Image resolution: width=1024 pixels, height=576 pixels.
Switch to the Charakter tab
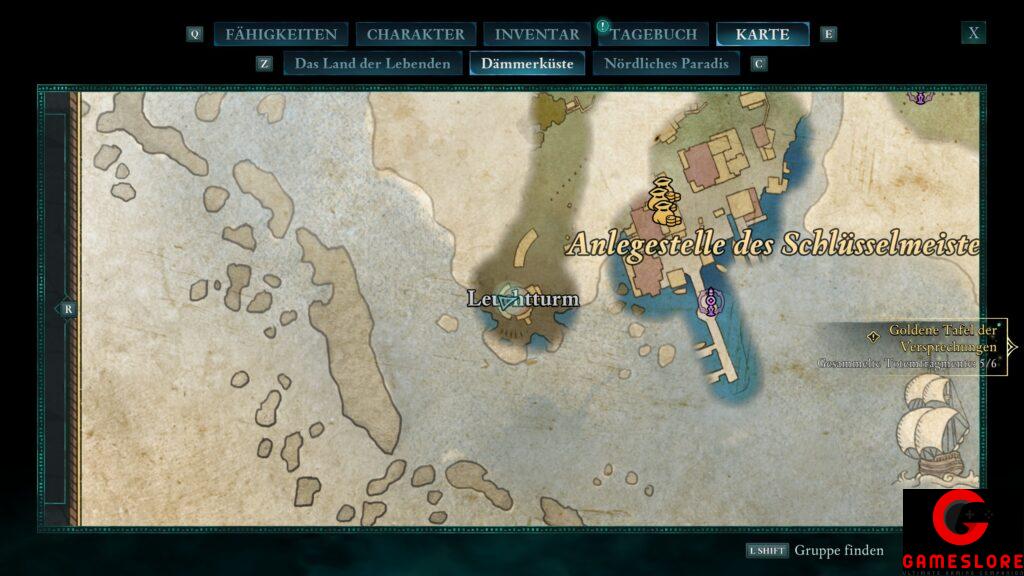[415, 34]
